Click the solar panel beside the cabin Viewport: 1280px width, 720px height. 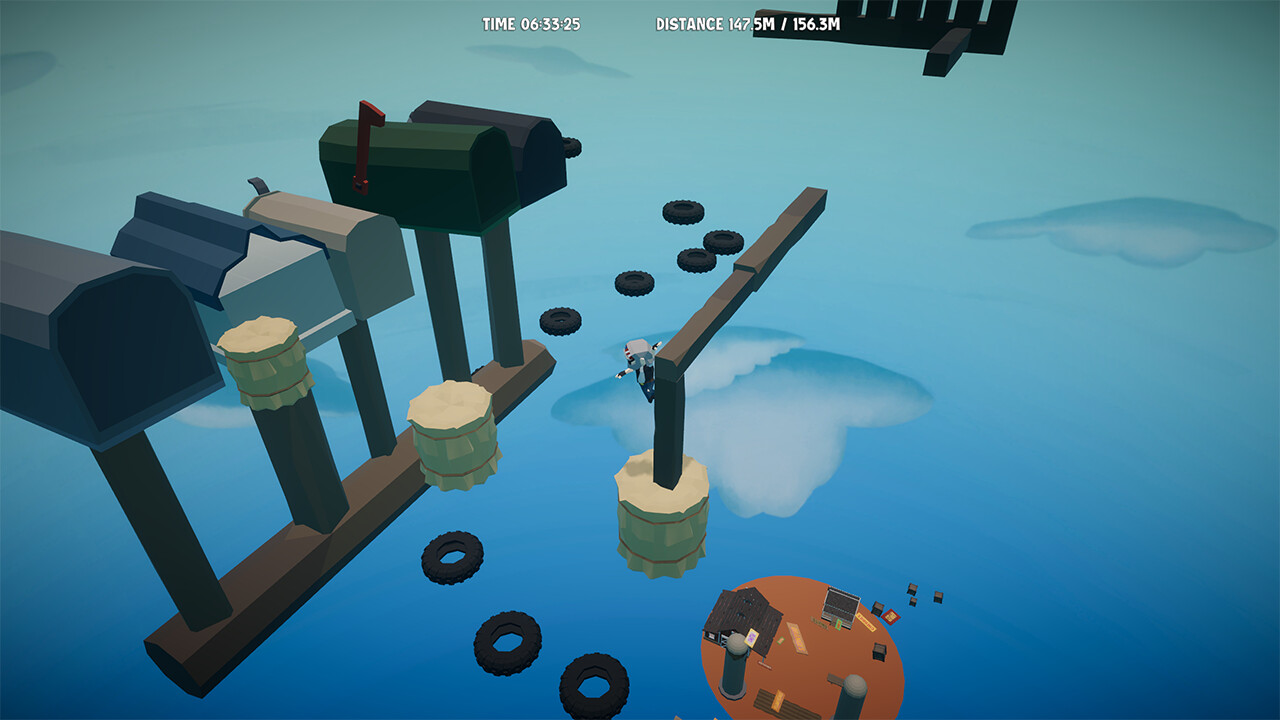[840, 605]
